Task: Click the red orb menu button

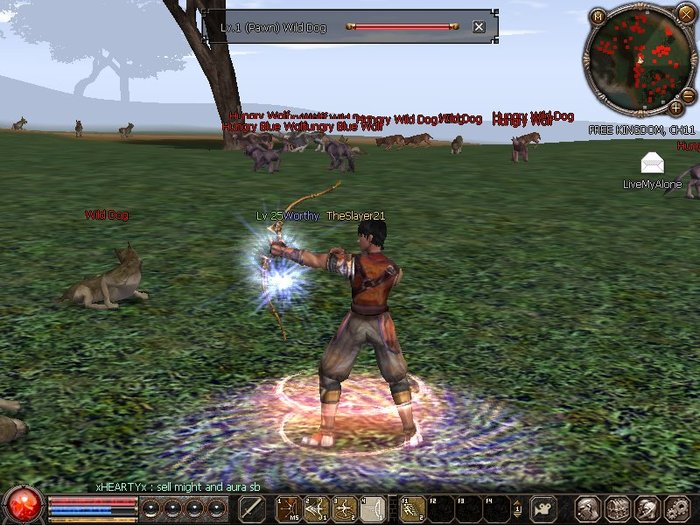Action: pos(21,505)
